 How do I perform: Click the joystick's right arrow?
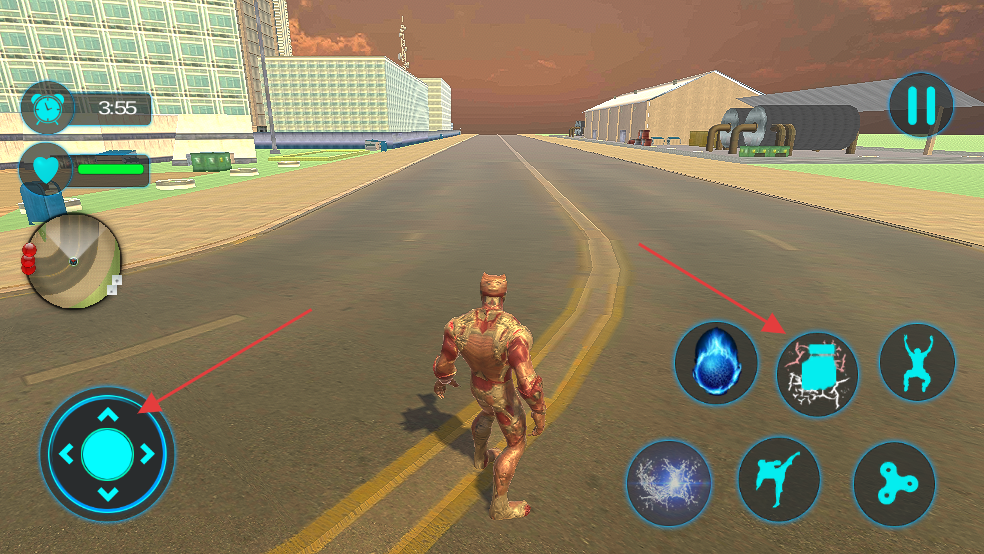click(148, 454)
